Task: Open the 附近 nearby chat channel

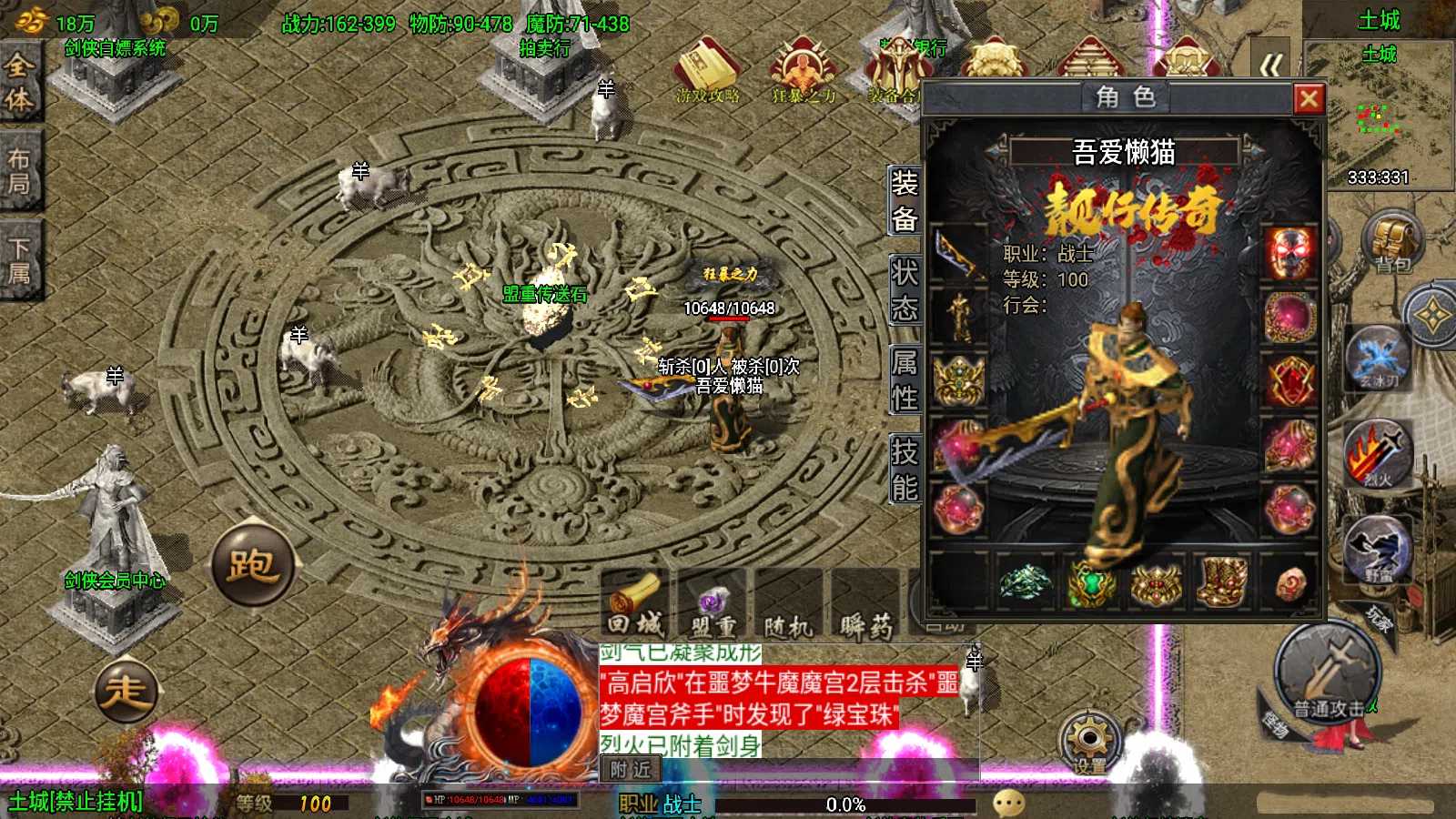Action: coord(631,770)
